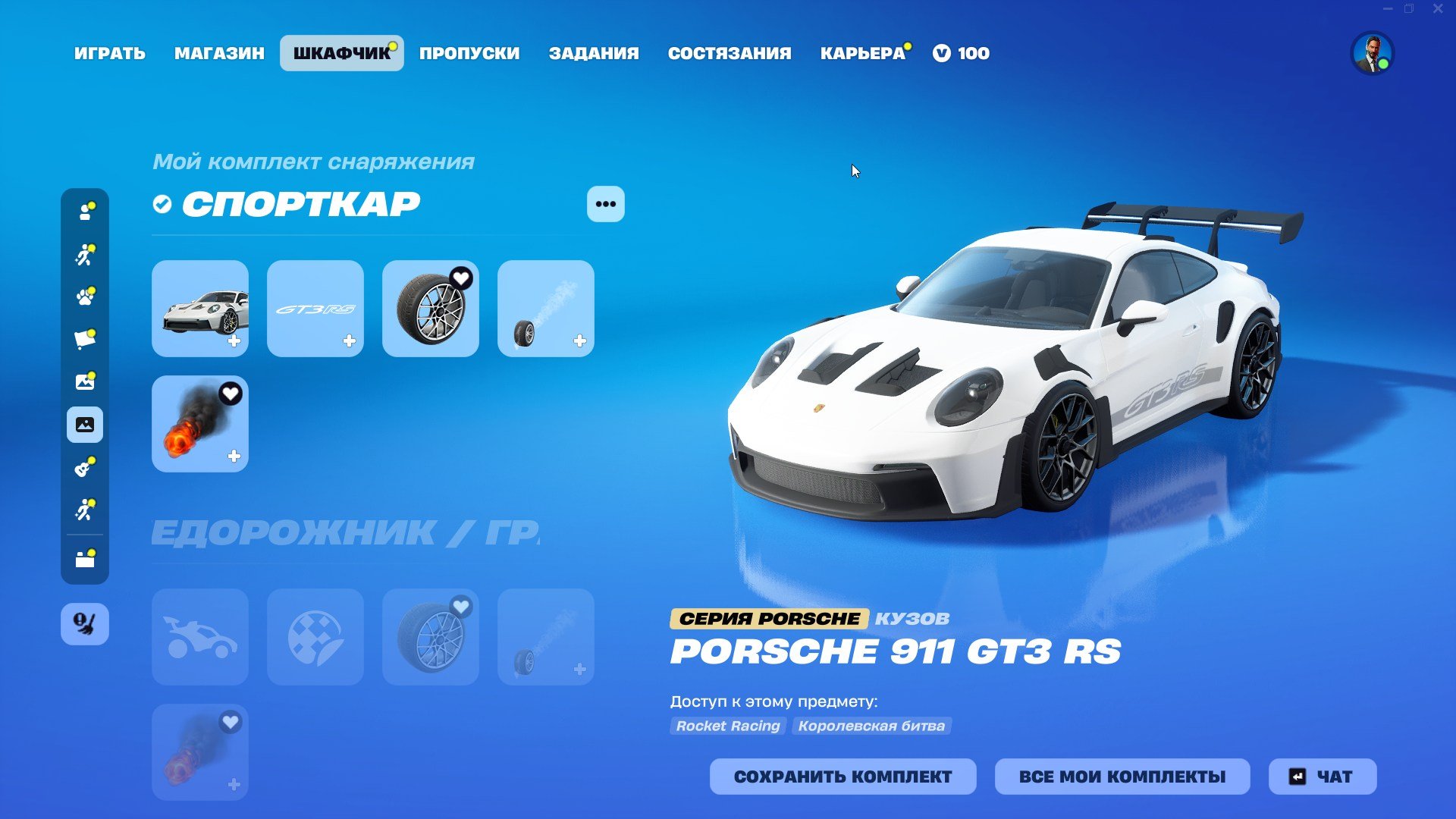Go to the МАГАЗИН tab
Screen dimensions: 1456x819
pyautogui.click(x=219, y=53)
